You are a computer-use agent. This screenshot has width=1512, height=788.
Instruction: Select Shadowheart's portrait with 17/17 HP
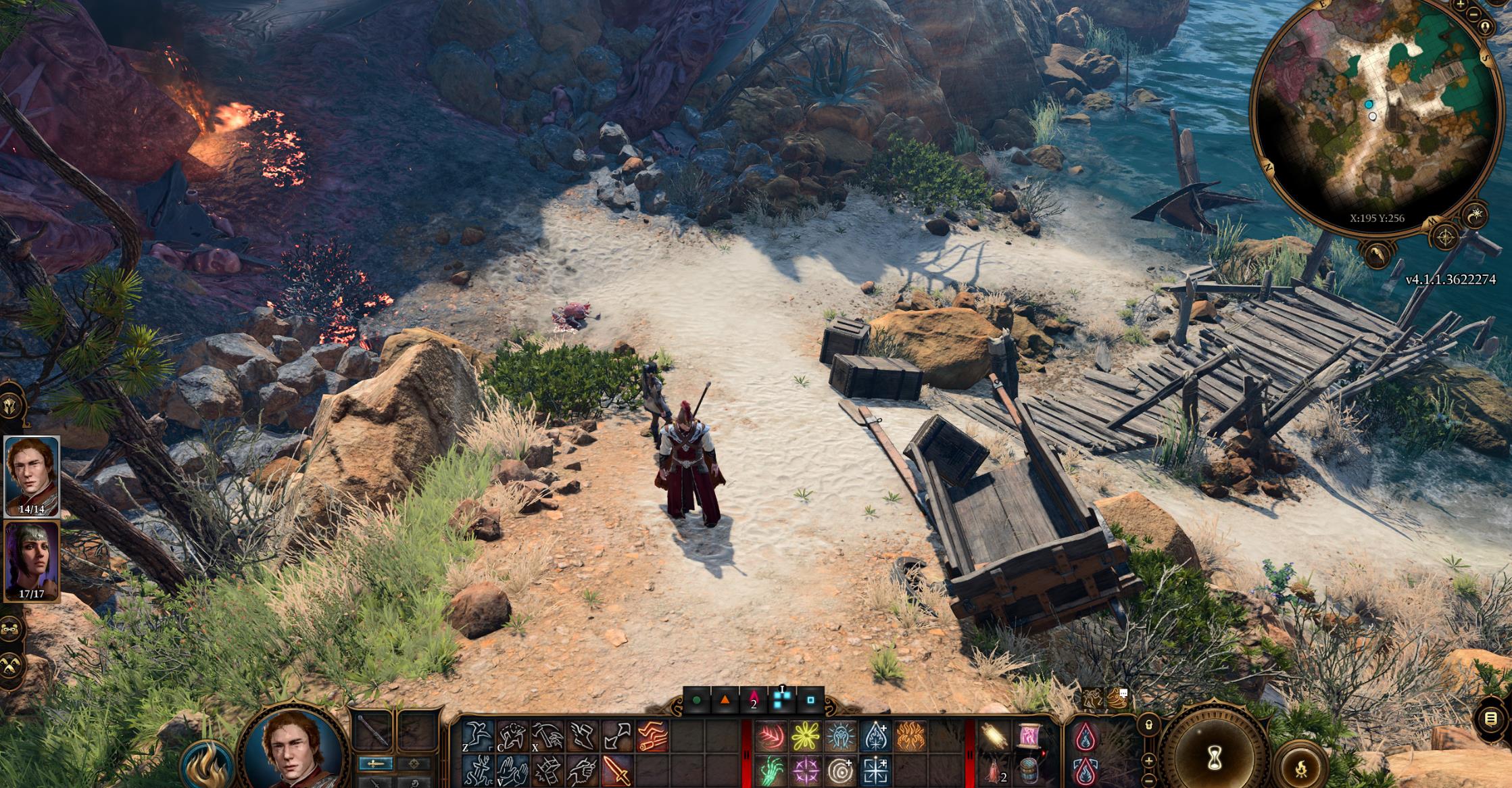[x=32, y=560]
